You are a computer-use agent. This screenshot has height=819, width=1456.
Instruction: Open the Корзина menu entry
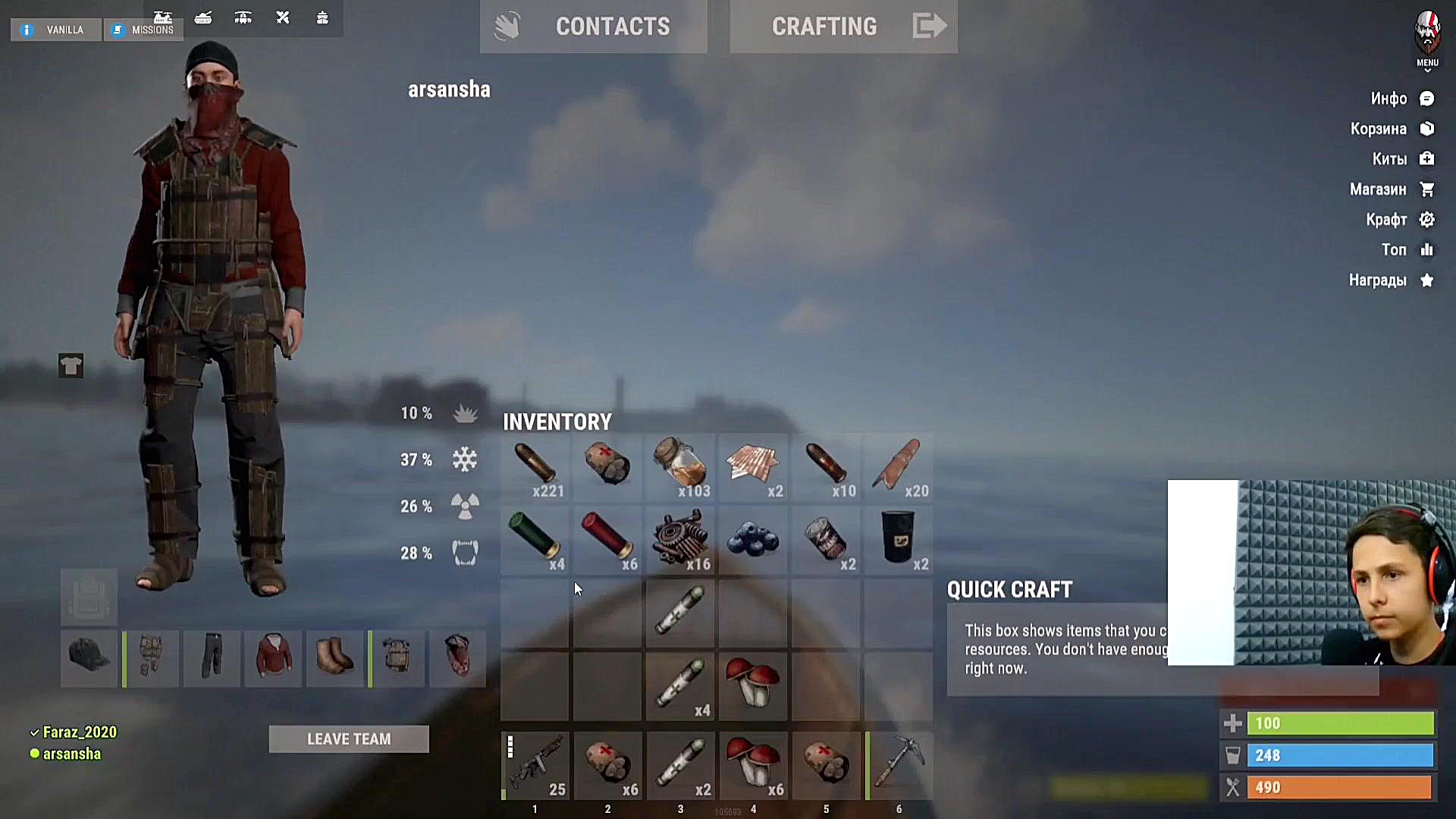tap(1392, 129)
